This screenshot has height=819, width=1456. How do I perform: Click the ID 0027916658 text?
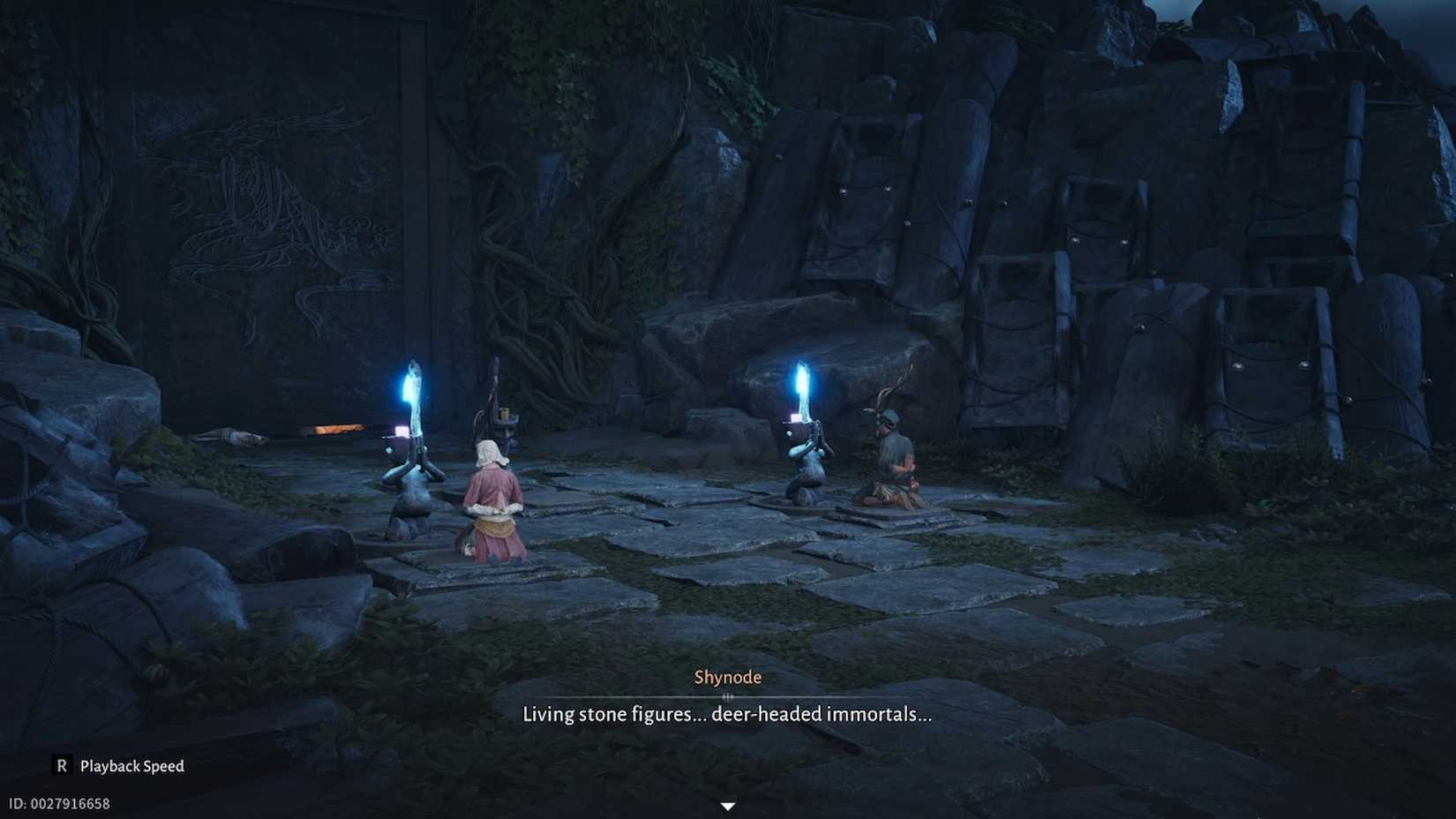(57, 803)
